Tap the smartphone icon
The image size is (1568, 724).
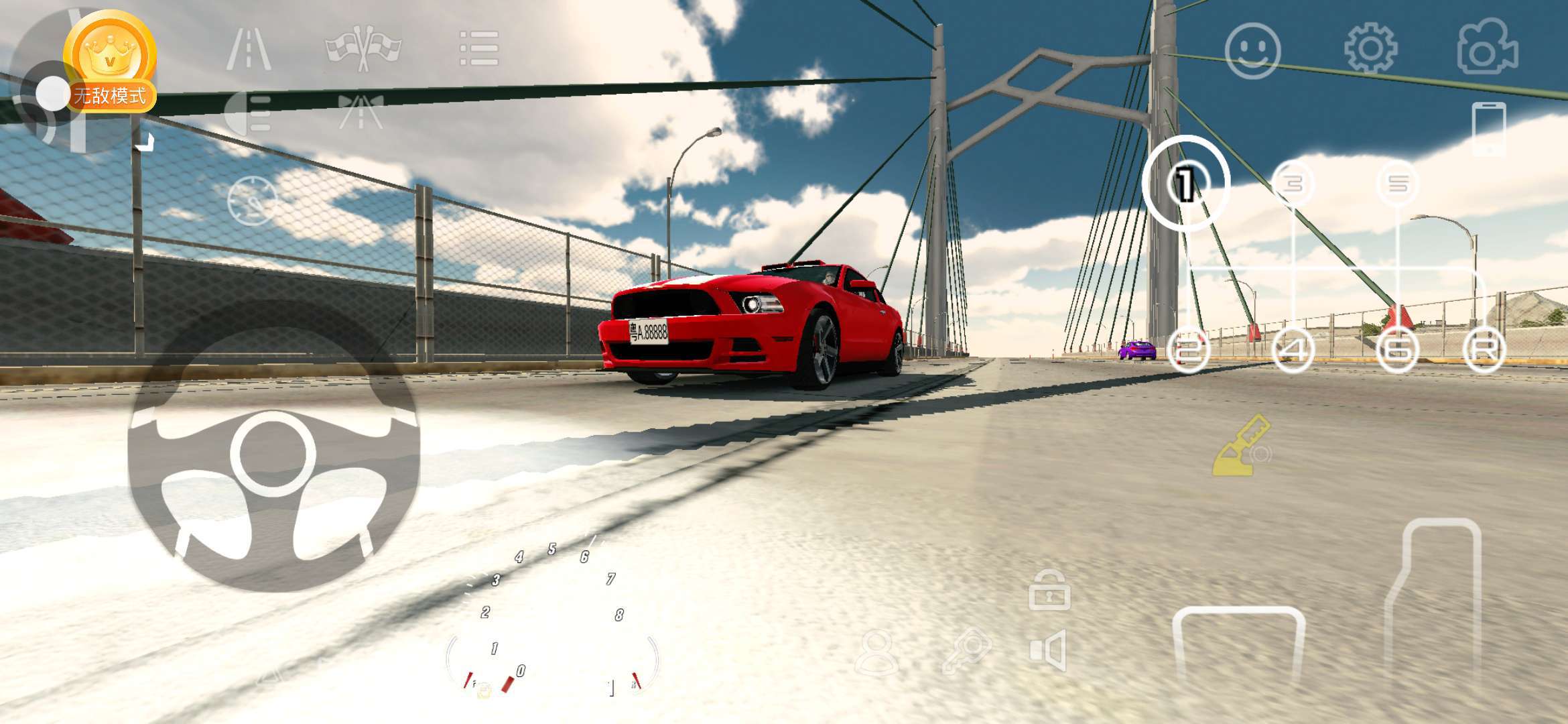click(x=1488, y=129)
